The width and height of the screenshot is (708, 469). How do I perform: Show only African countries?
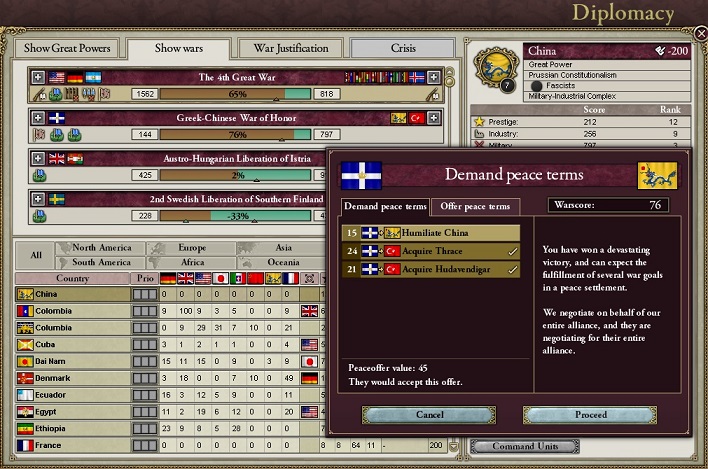[x=193, y=262]
